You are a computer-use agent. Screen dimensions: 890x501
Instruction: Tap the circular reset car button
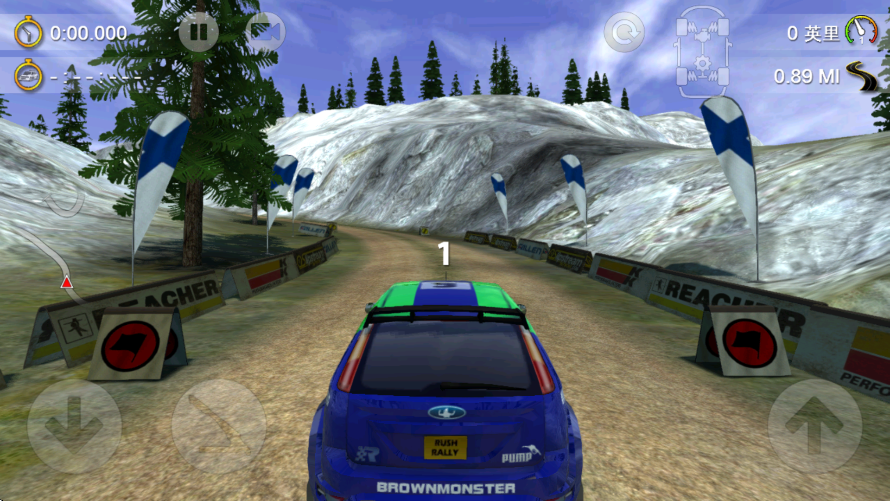tap(624, 33)
